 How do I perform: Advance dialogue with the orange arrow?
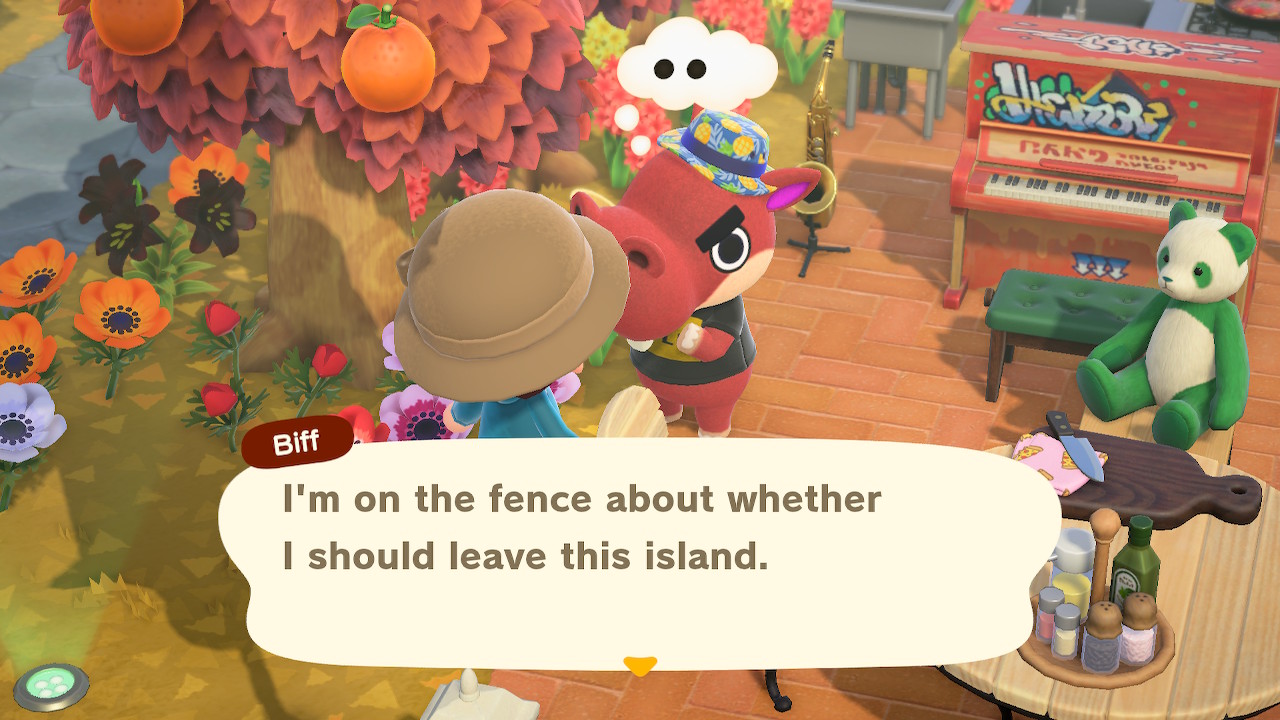click(640, 665)
